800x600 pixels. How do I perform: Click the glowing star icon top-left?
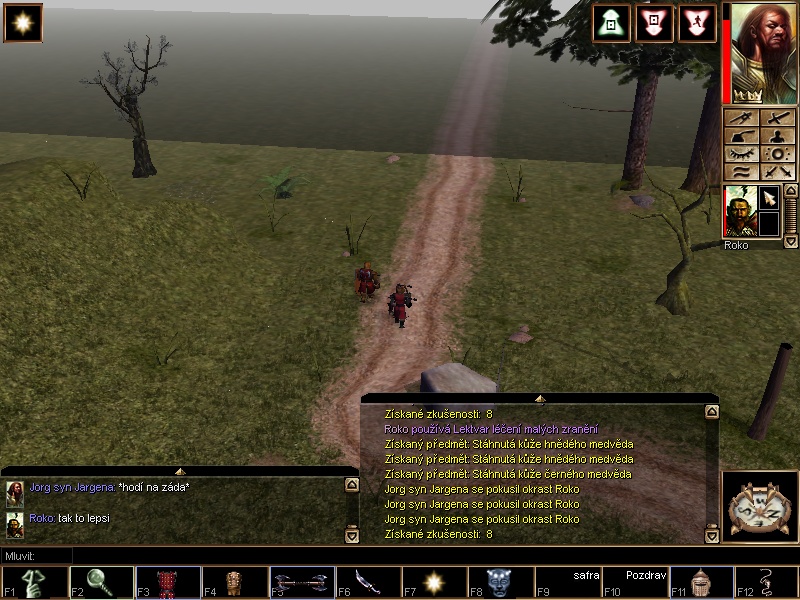pyautogui.click(x=23, y=23)
